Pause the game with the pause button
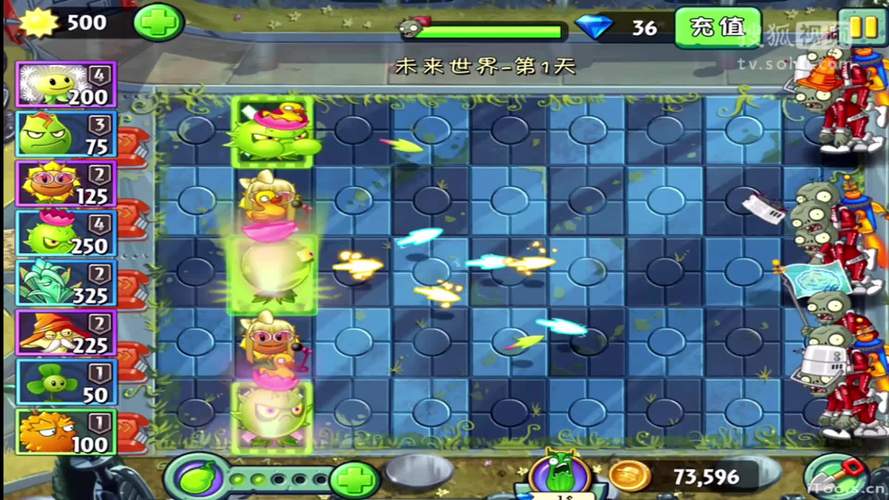 [859, 25]
